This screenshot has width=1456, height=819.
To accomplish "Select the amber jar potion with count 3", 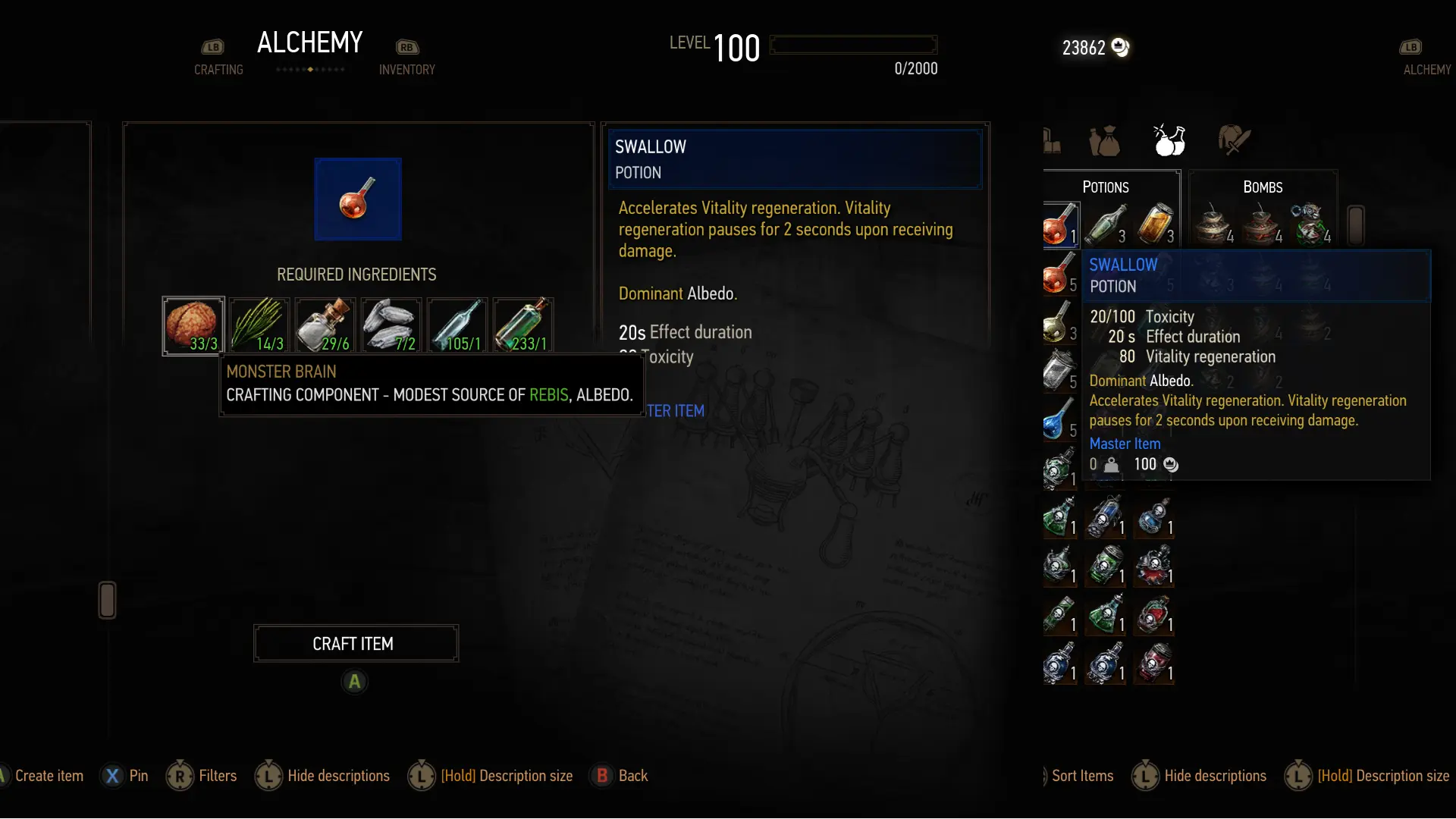I will pyautogui.click(x=1154, y=224).
